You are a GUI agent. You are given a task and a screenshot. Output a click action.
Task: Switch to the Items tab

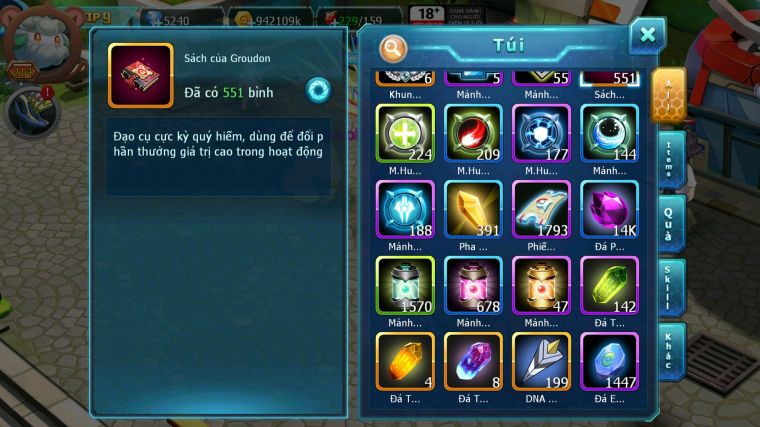pos(671,160)
